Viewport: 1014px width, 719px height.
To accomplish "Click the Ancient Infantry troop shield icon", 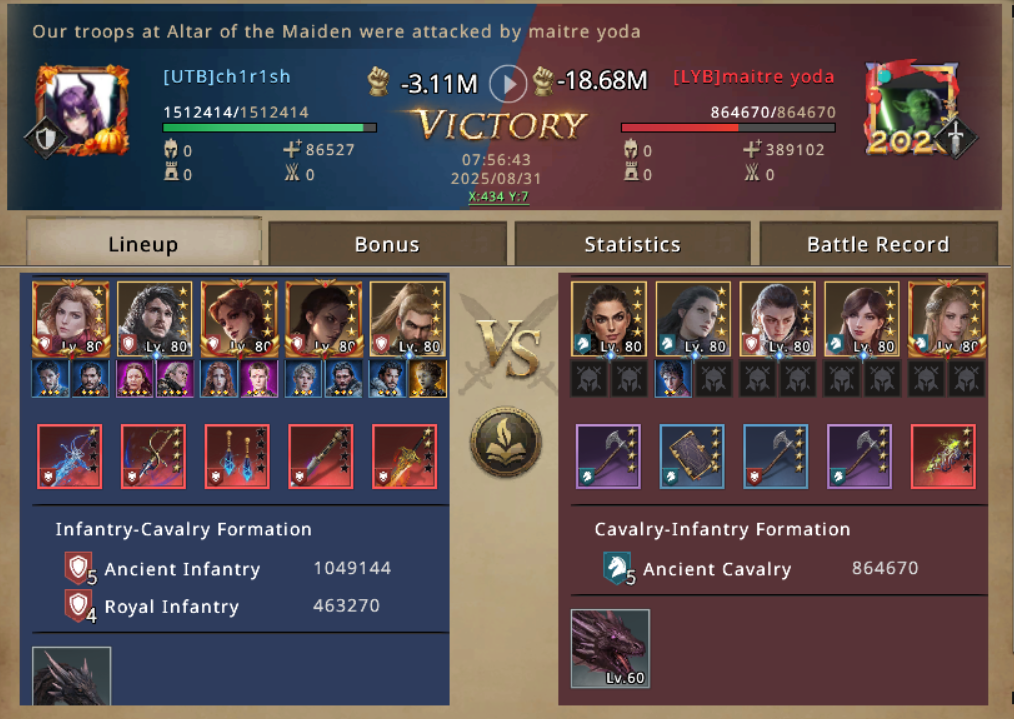I will click(78, 568).
